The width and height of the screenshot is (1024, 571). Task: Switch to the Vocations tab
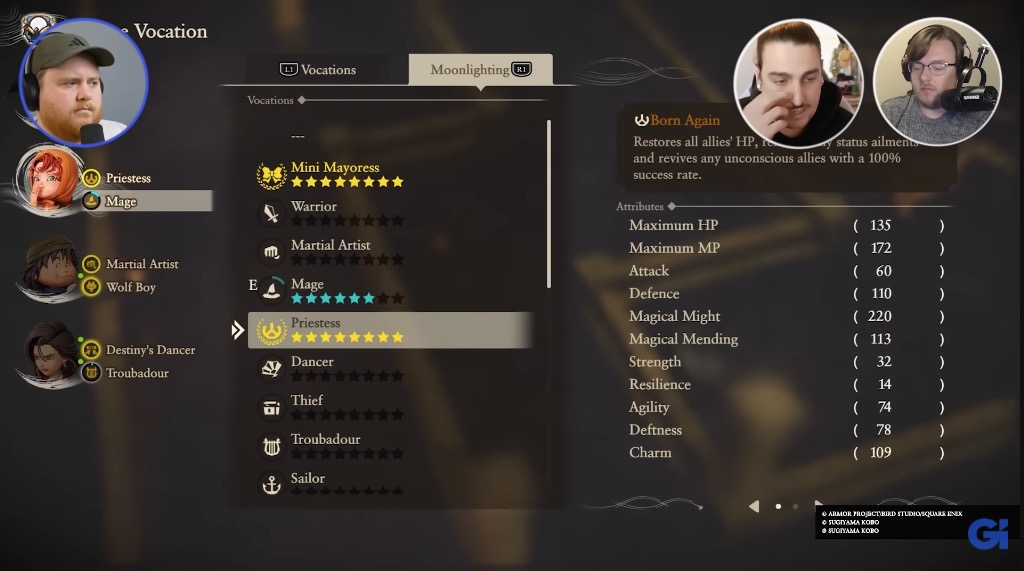[x=318, y=69]
